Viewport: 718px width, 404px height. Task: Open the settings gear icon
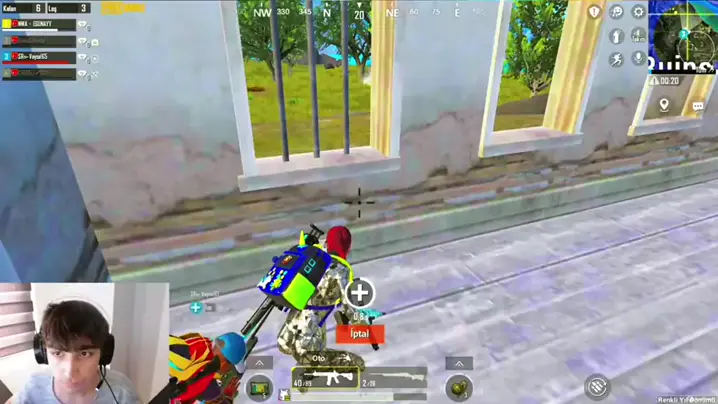639,12
